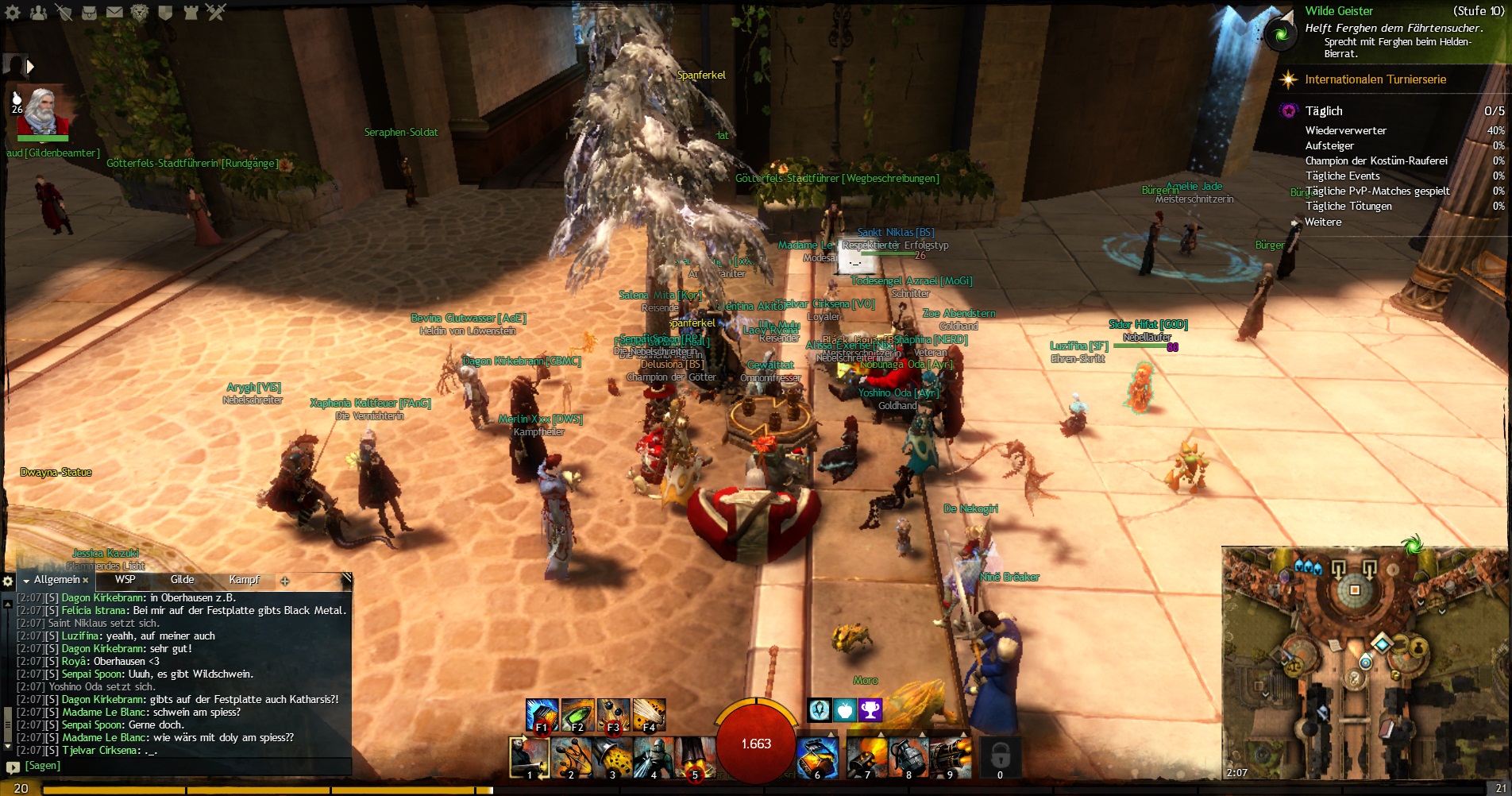
Task: Click the bearded character portrait
Action: pos(44,111)
